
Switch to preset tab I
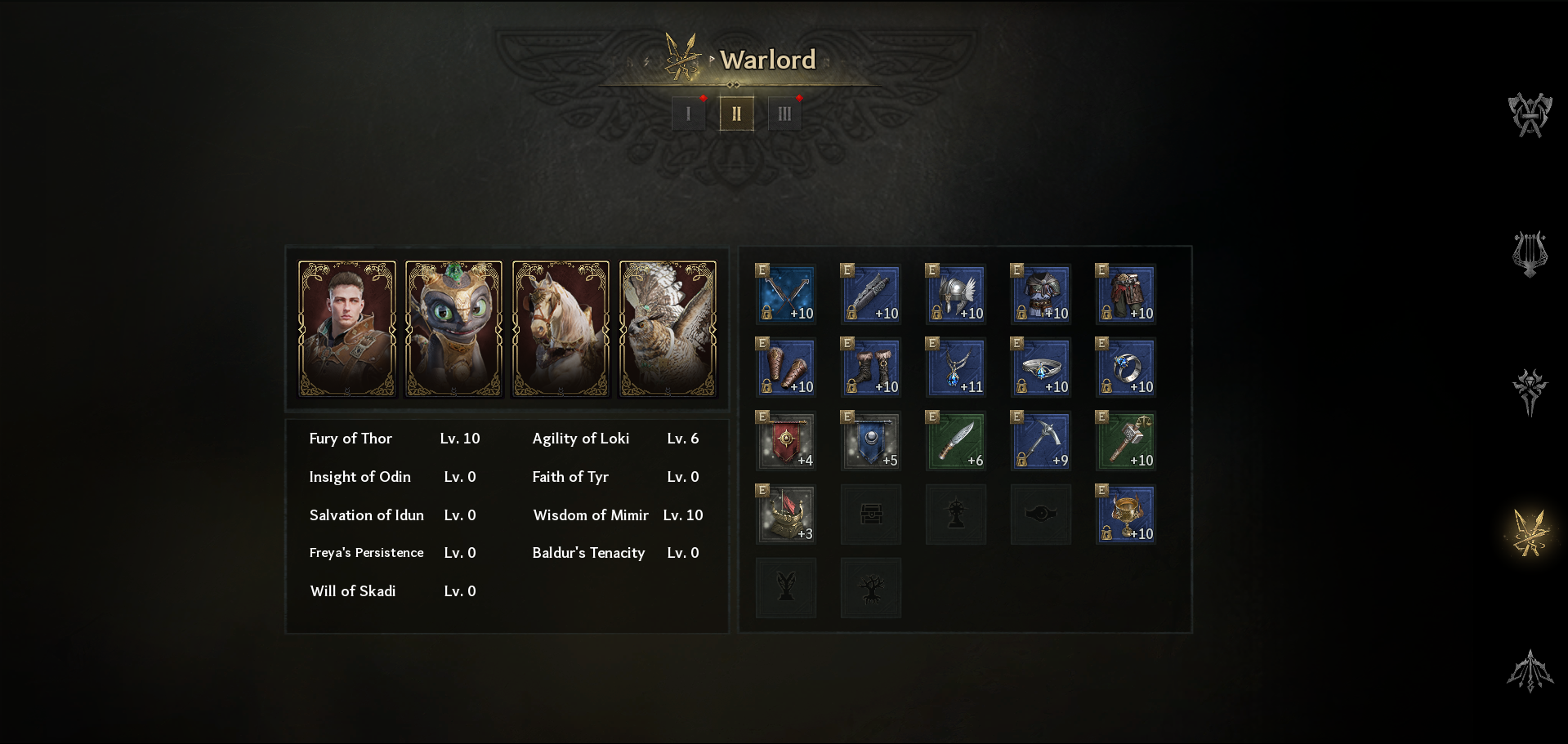click(x=688, y=114)
